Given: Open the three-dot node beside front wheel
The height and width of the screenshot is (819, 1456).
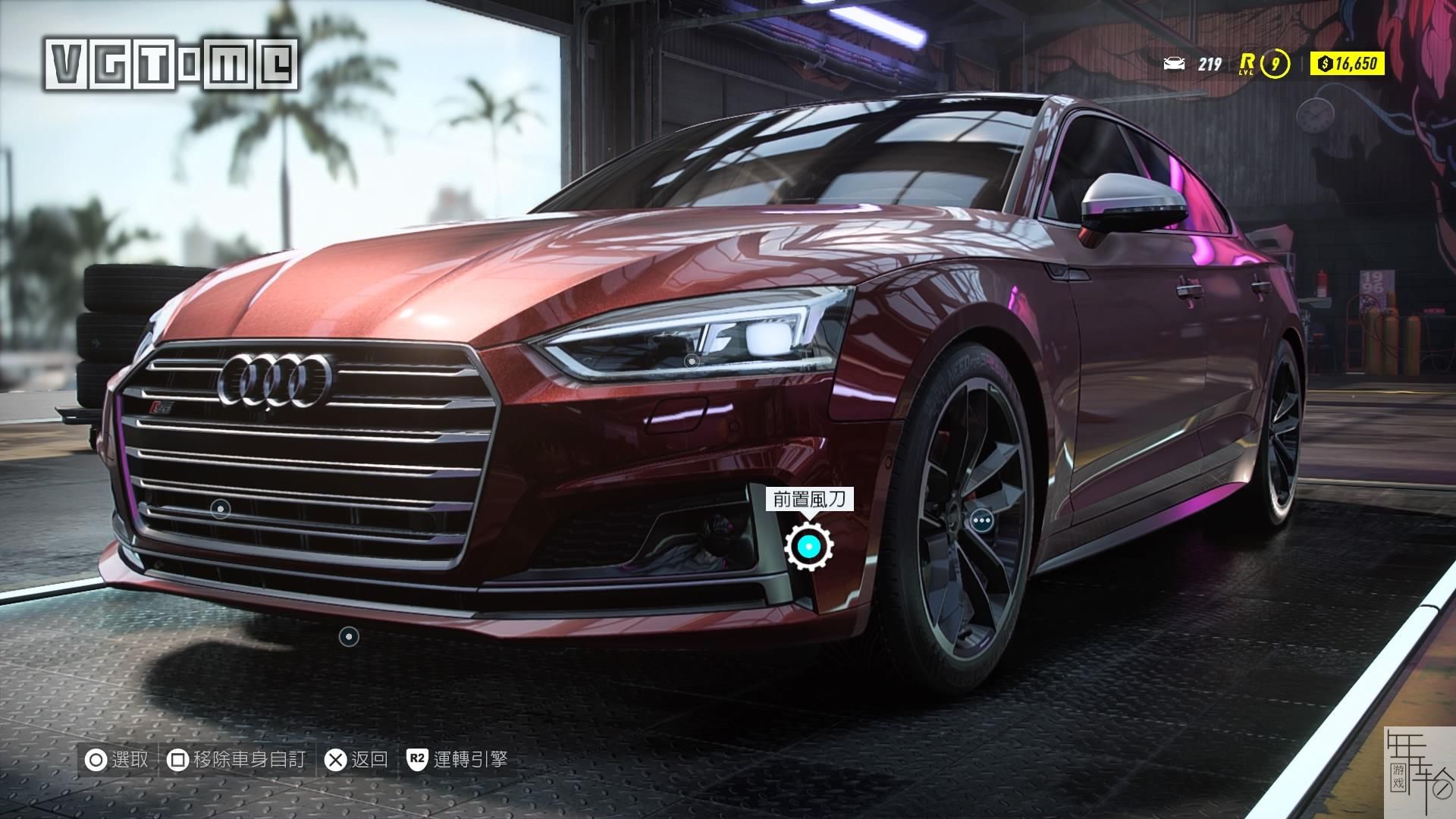Looking at the screenshot, I should [981, 520].
